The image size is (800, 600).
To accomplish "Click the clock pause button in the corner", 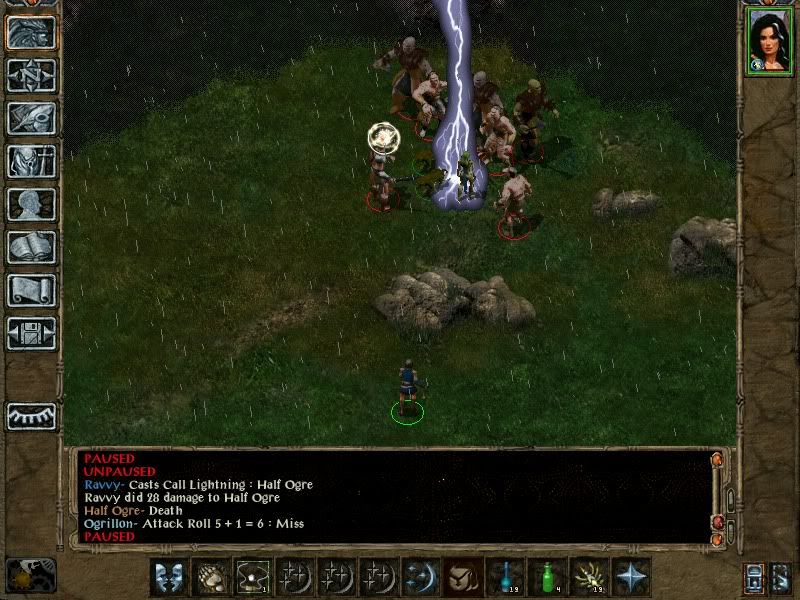I will pos(30,575).
